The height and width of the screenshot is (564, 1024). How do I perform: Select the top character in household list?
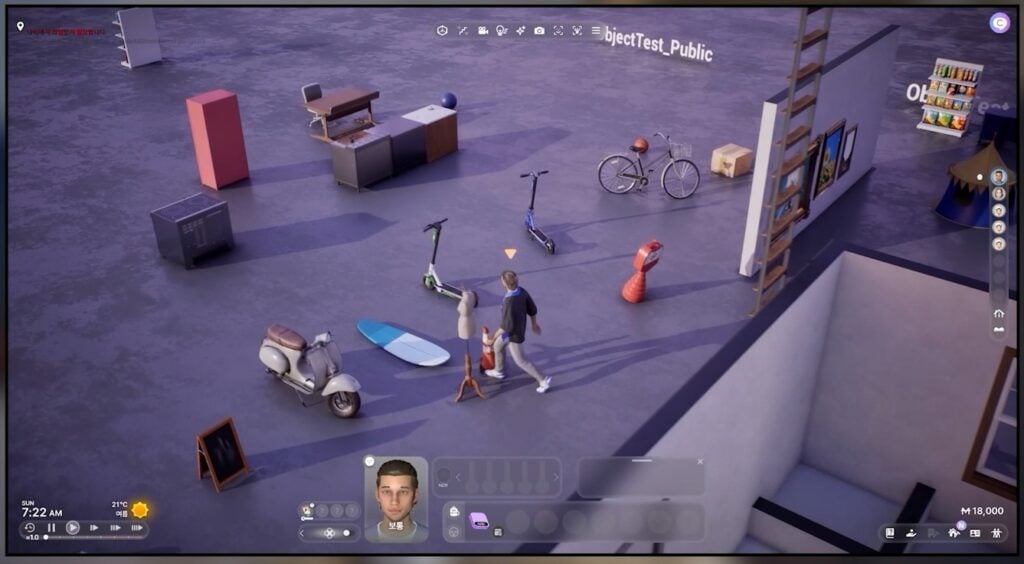pyautogui.click(x=998, y=177)
